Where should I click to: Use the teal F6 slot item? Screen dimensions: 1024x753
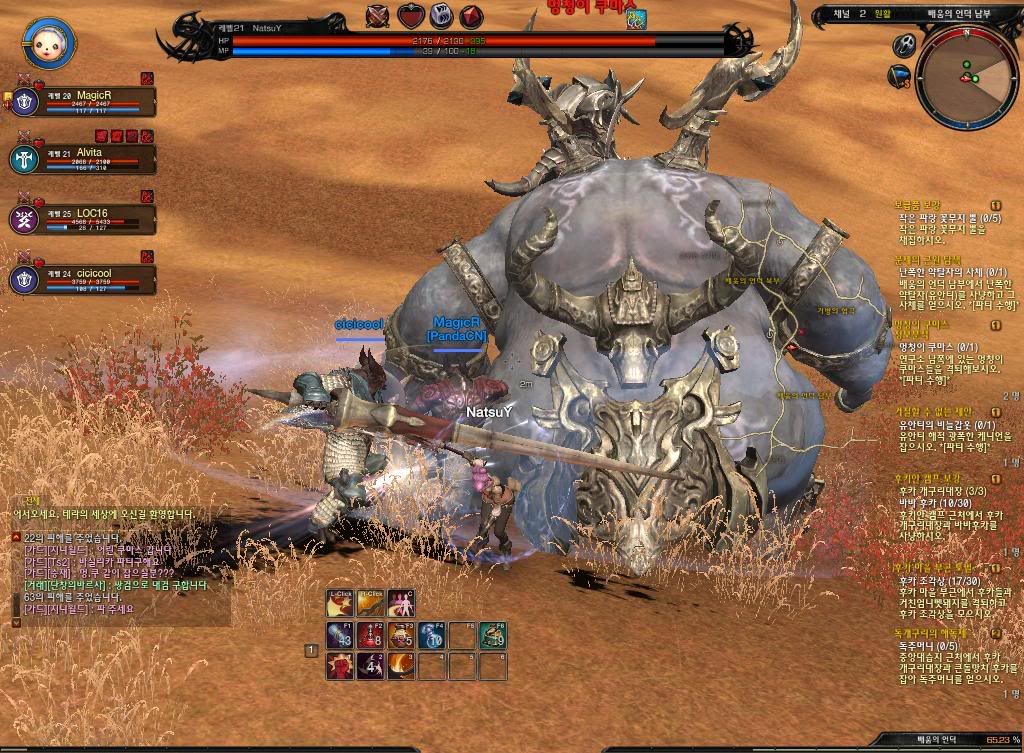pyautogui.click(x=491, y=634)
